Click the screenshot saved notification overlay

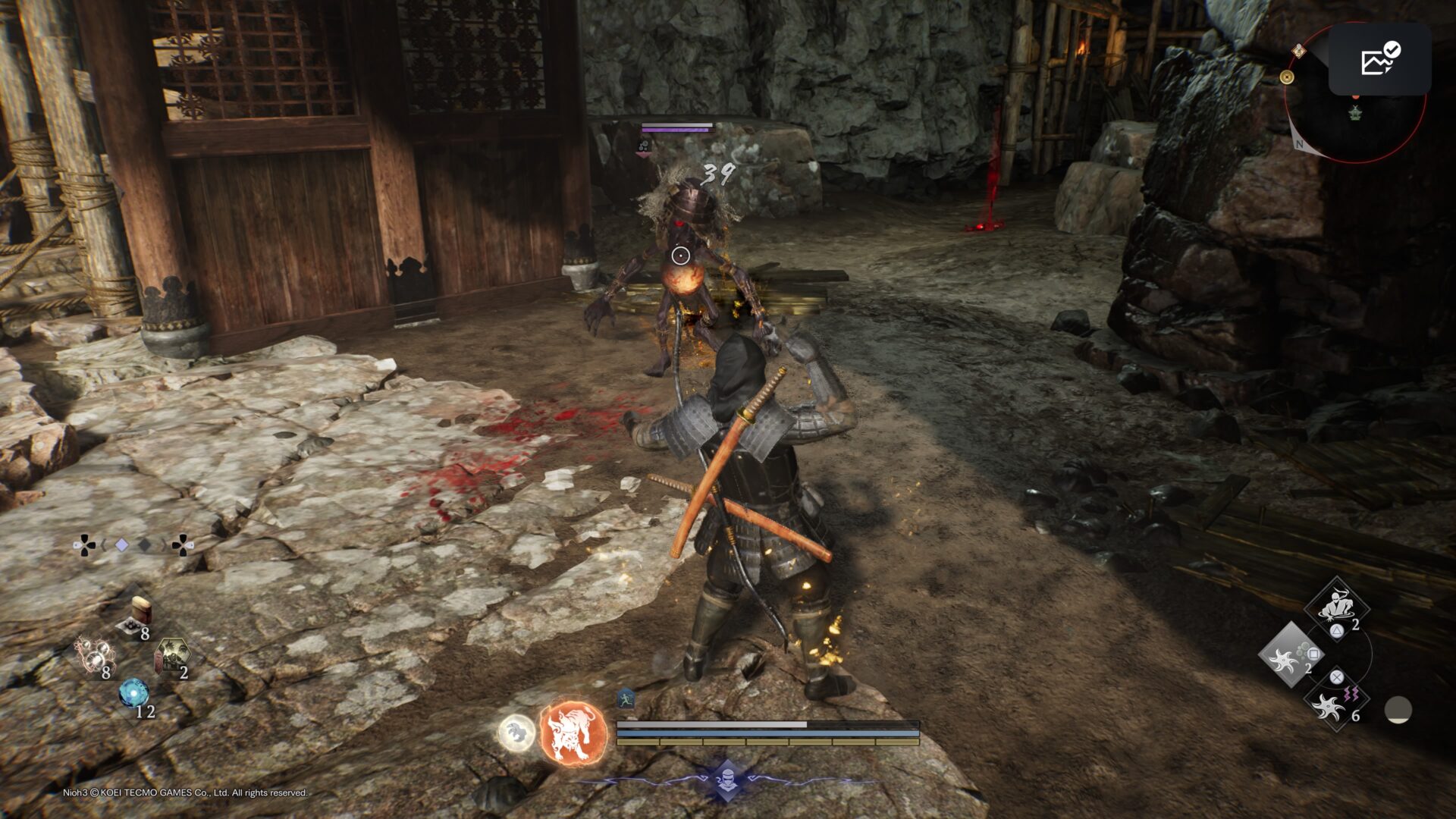click(1379, 58)
